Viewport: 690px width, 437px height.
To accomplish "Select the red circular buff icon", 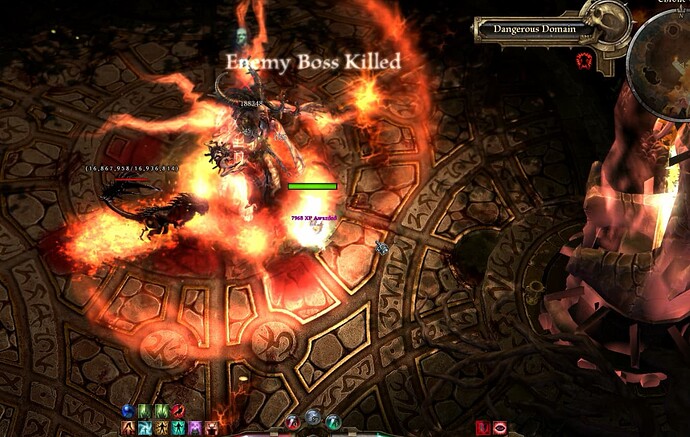I will tap(177, 411).
